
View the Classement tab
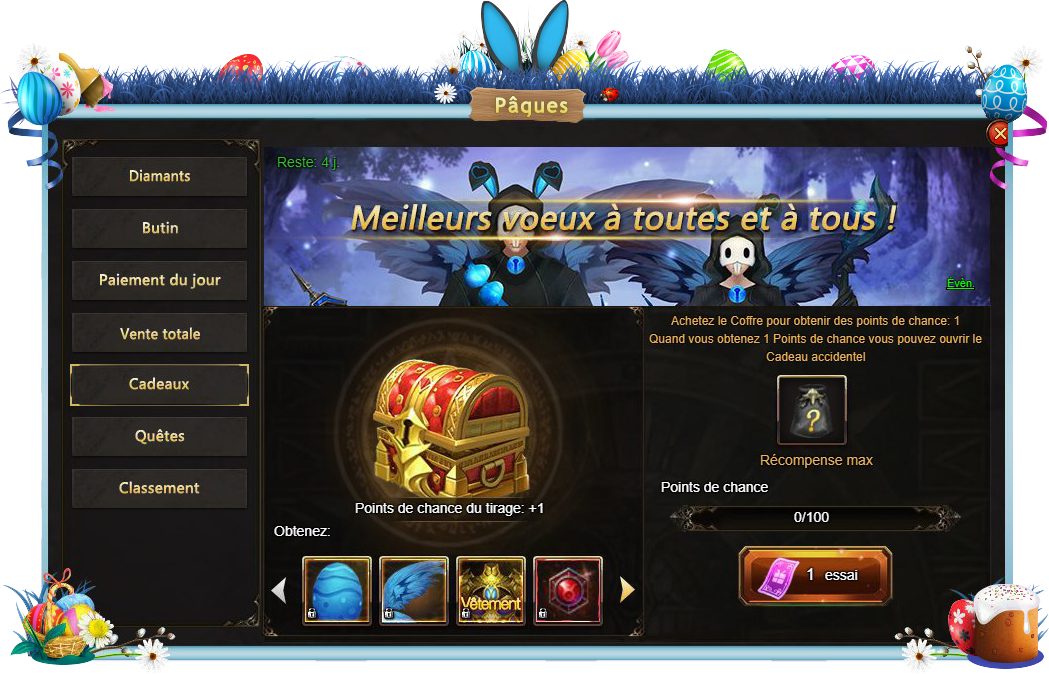(x=159, y=488)
